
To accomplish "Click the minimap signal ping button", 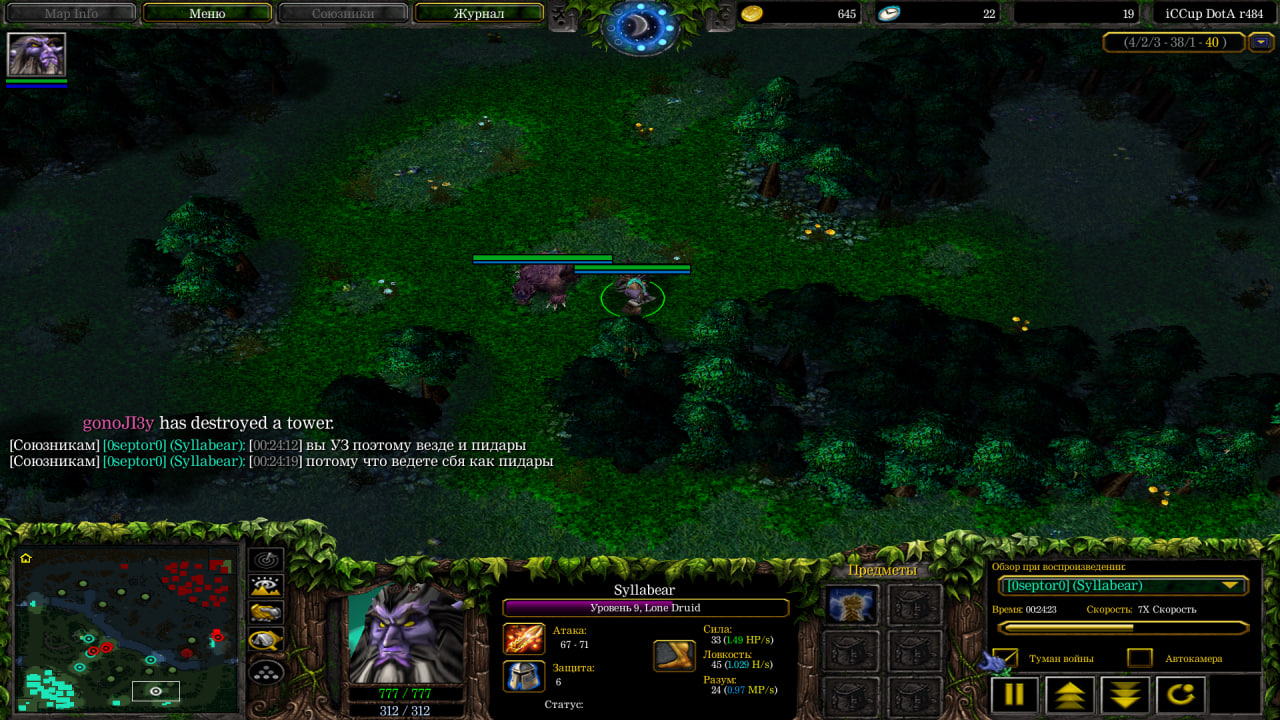I will [266, 560].
